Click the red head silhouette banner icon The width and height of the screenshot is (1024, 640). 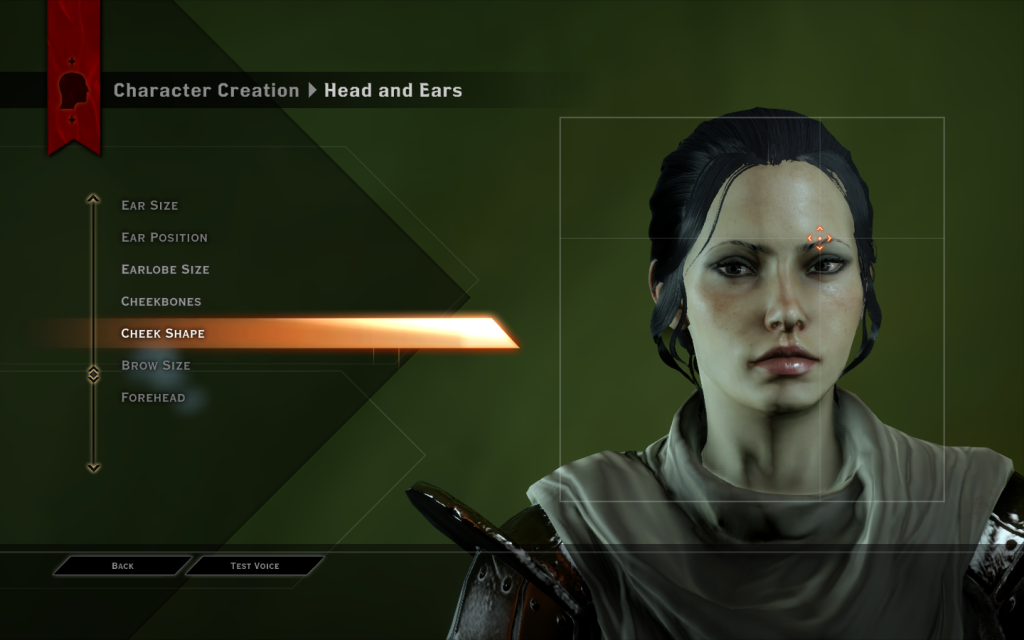(x=74, y=91)
